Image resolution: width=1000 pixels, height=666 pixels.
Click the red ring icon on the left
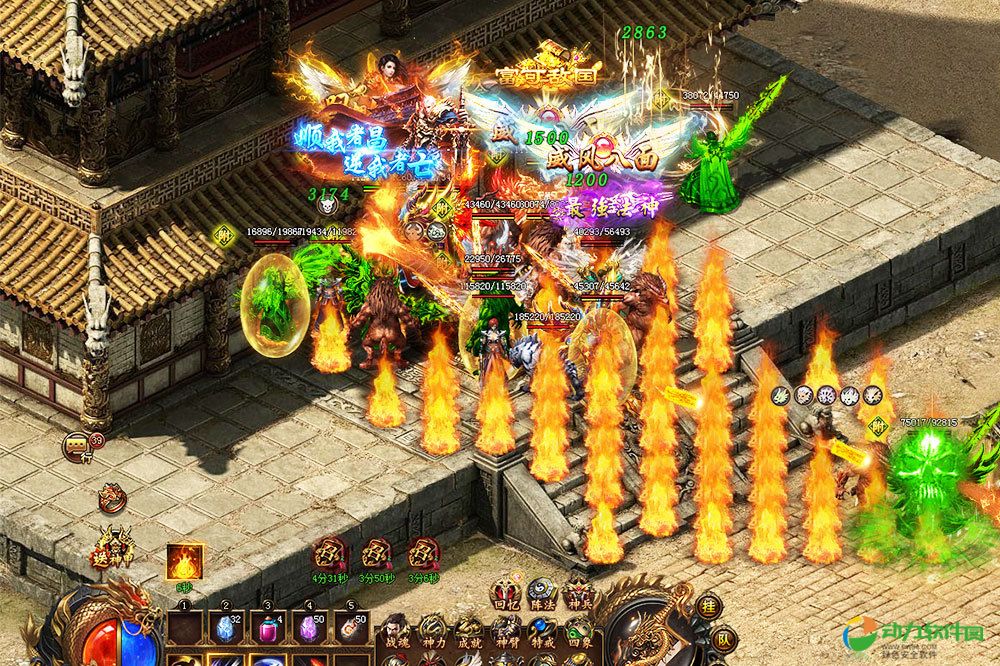coord(112,497)
